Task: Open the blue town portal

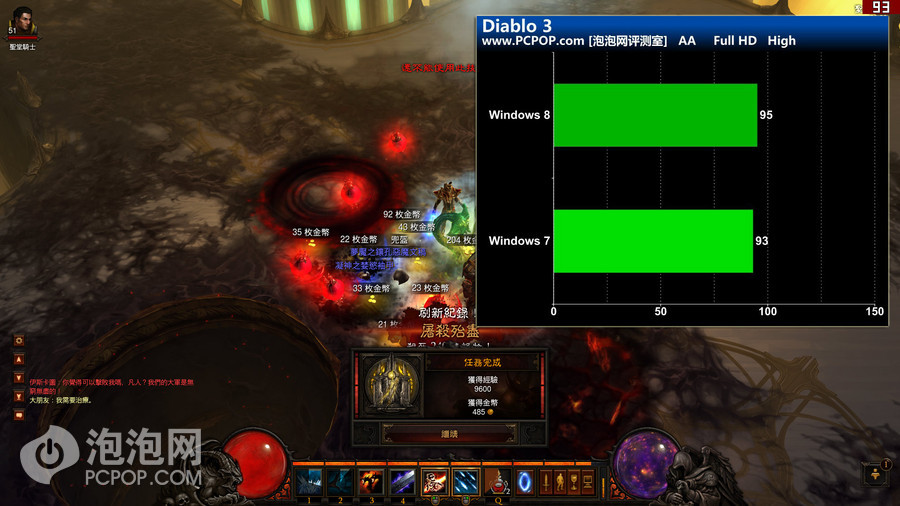Action: (524, 482)
